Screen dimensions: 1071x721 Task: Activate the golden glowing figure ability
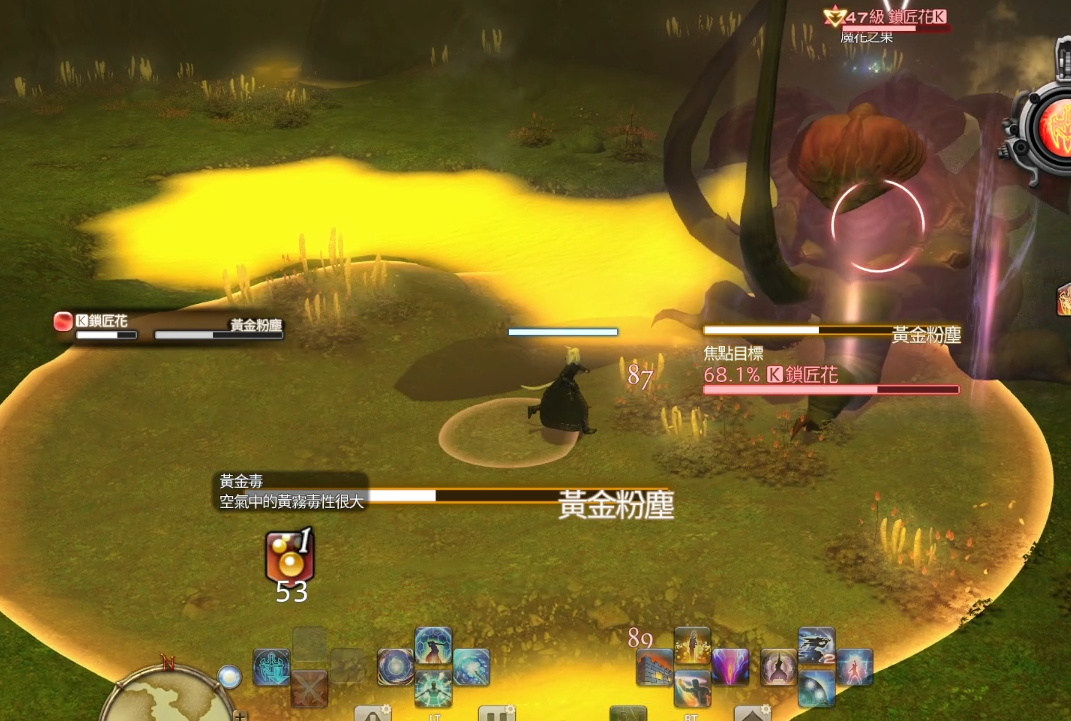(x=692, y=646)
